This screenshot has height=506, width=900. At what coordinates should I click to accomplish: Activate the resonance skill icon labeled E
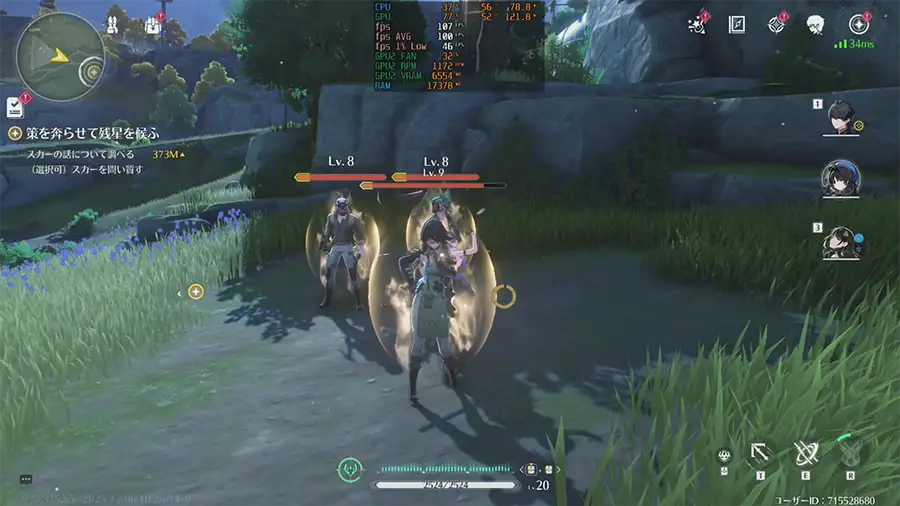pyautogui.click(x=806, y=455)
